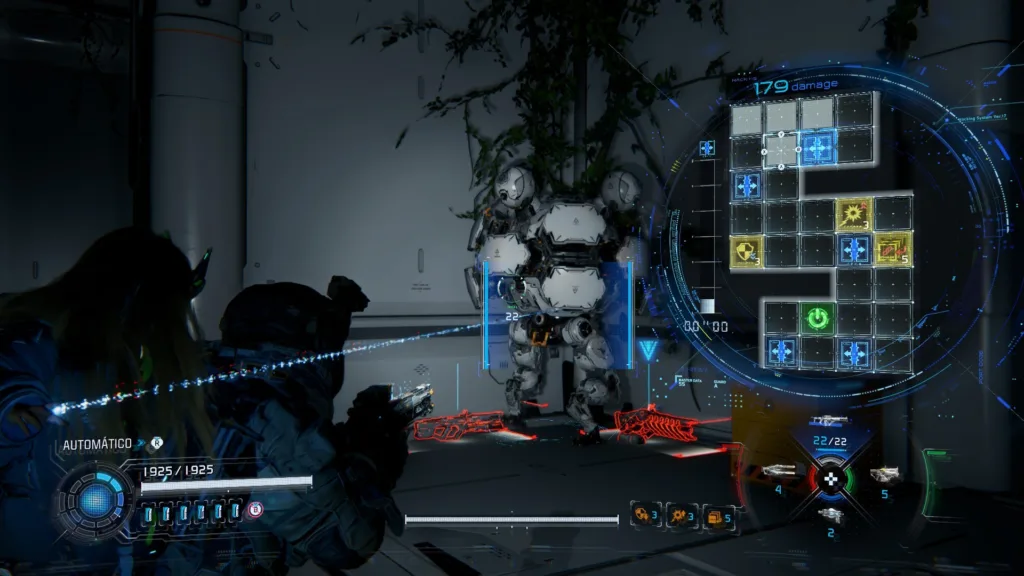Select blue arrow node adjacent to grid cursor
Viewport: 1024px width, 576px height.
[818, 150]
